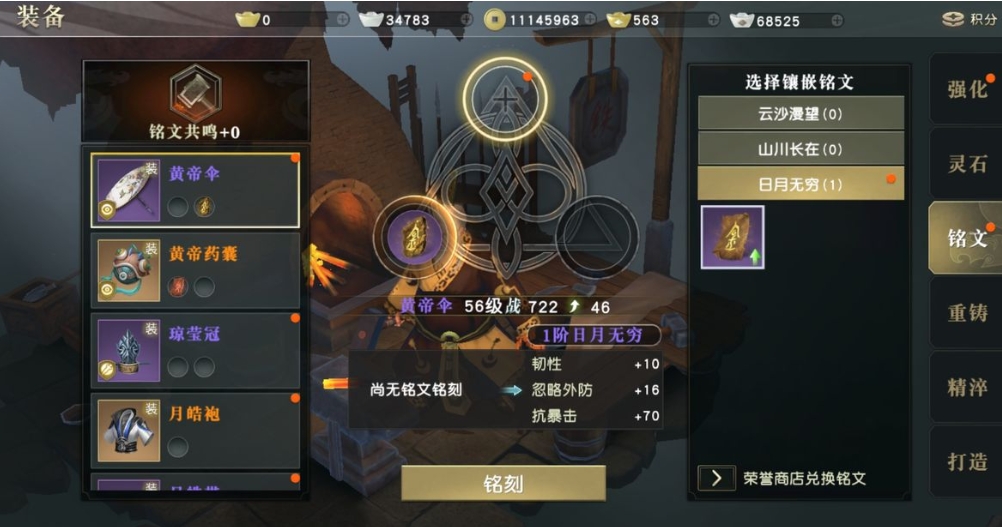
Task: Choose the 云沙漫望 inscription category
Action: [800, 114]
